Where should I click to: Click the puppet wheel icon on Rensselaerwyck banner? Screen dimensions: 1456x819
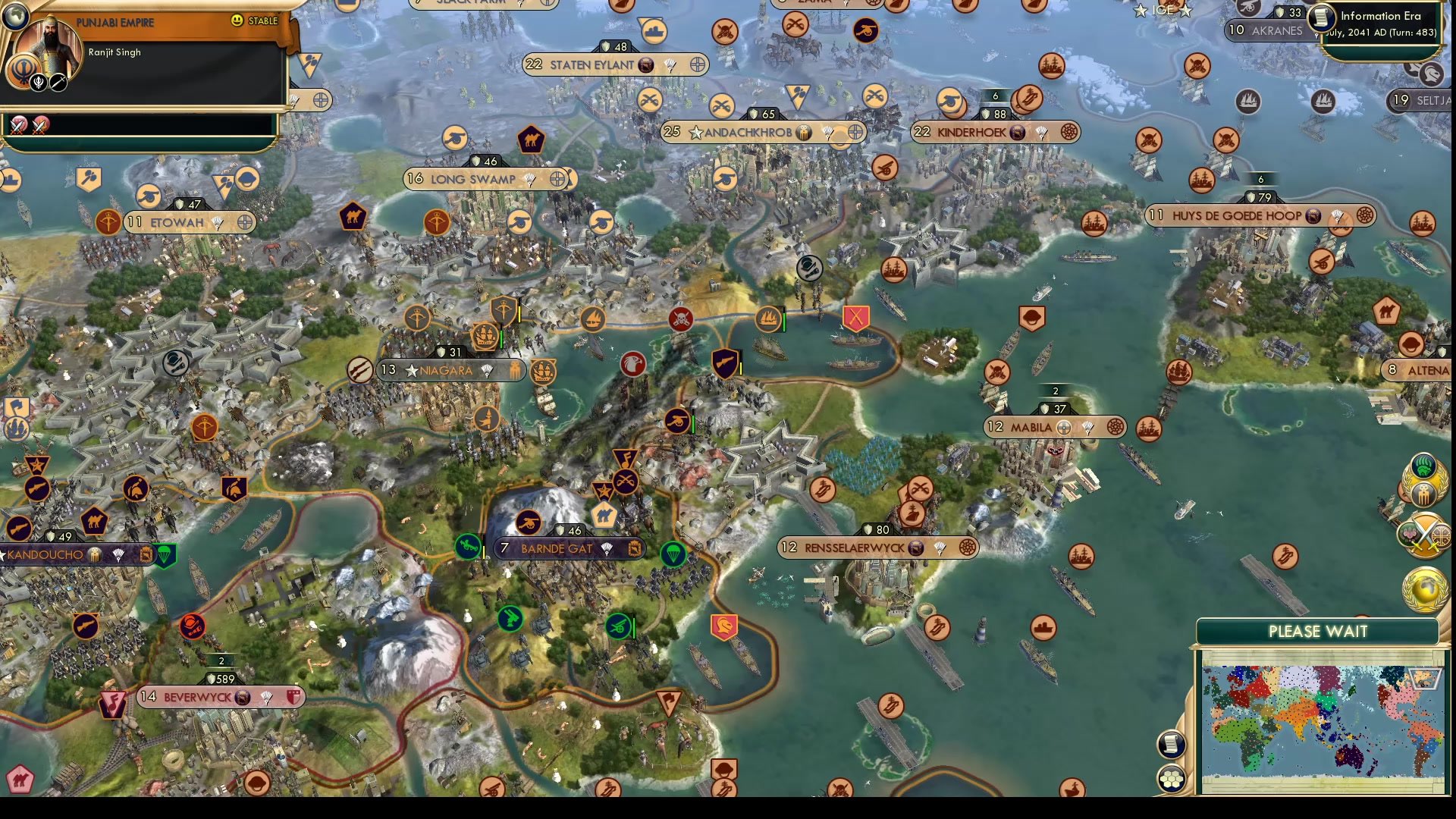click(x=966, y=547)
